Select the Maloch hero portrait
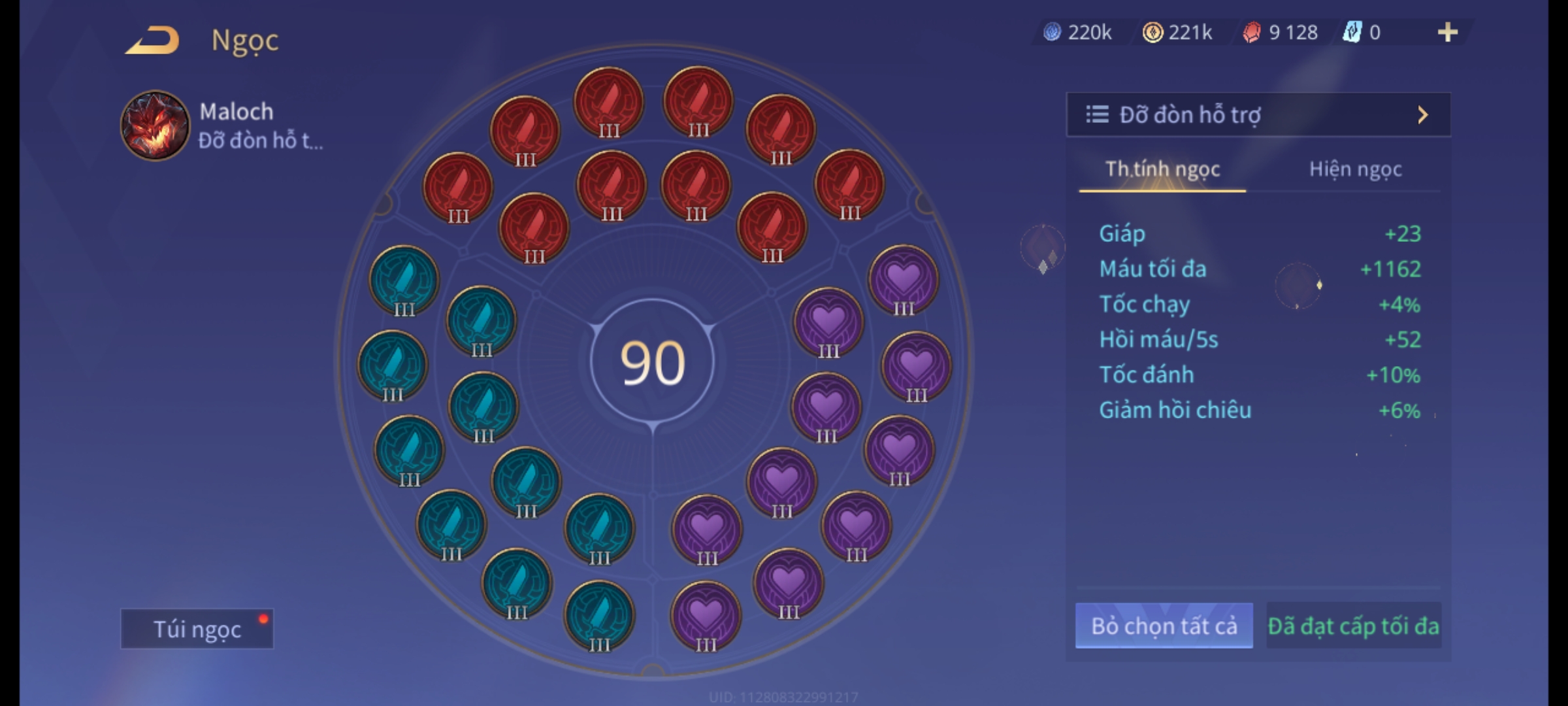 click(x=155, y=125)
